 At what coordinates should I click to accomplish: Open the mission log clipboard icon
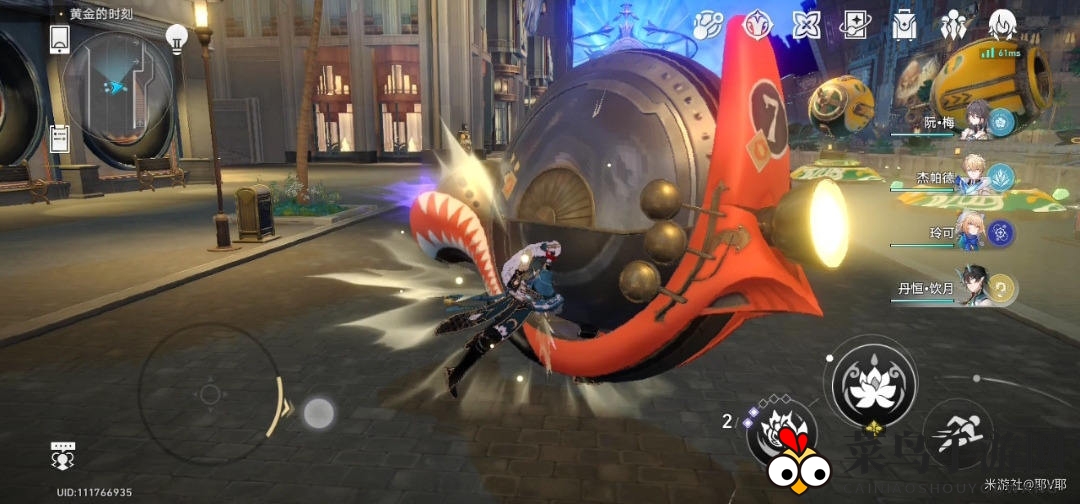tap(59, 138)
